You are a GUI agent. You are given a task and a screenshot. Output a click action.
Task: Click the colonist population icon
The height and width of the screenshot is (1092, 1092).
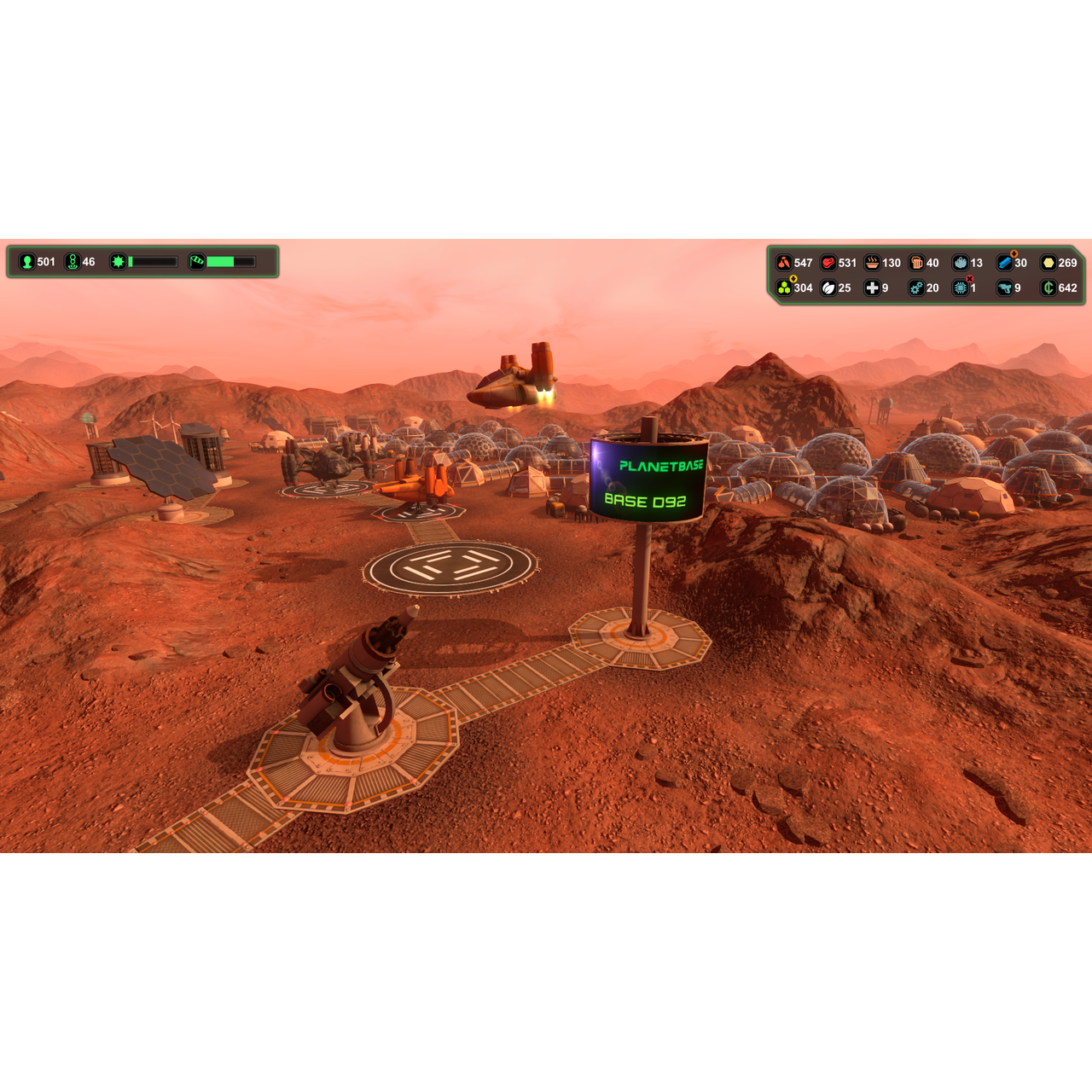click(26, 262)
